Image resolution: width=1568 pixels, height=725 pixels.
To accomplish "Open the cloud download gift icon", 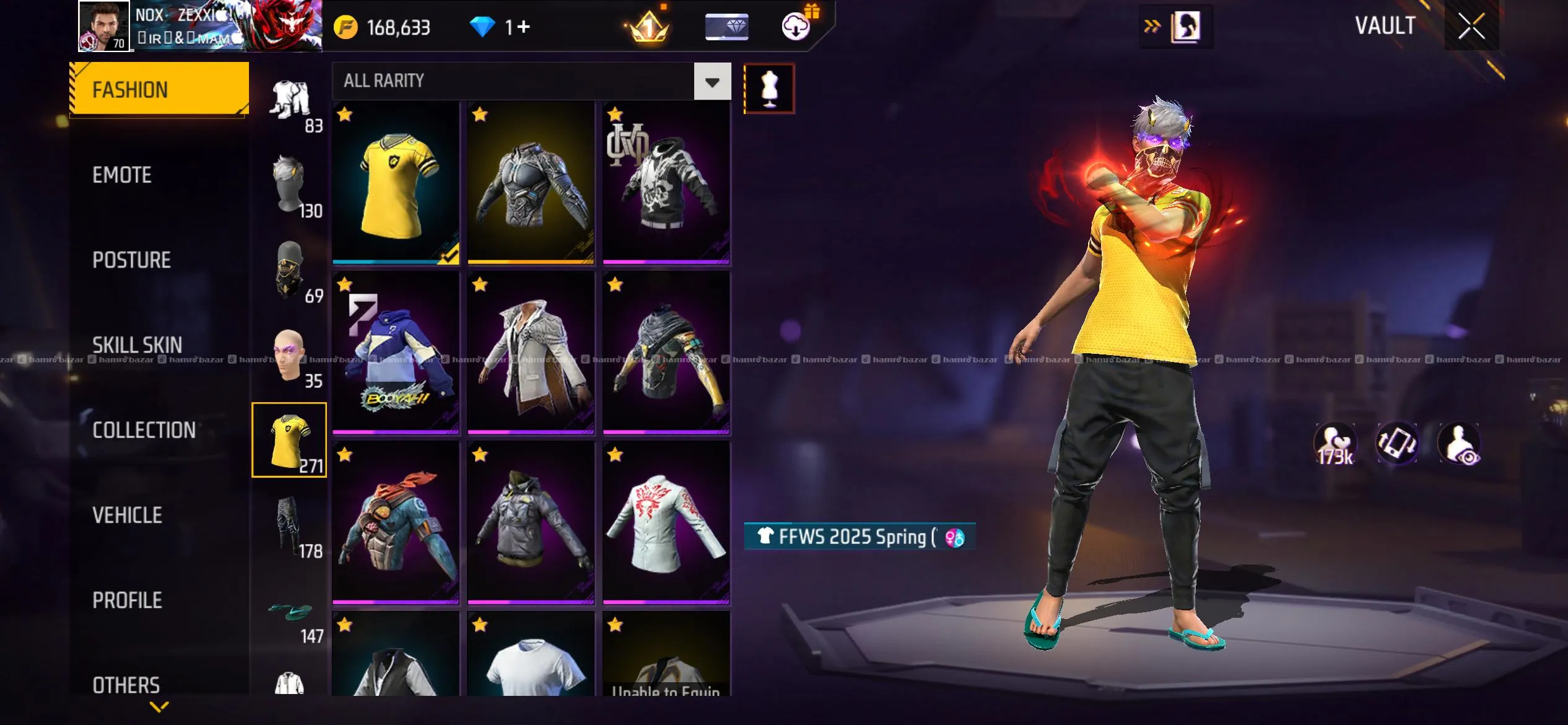I will point(797,26).
